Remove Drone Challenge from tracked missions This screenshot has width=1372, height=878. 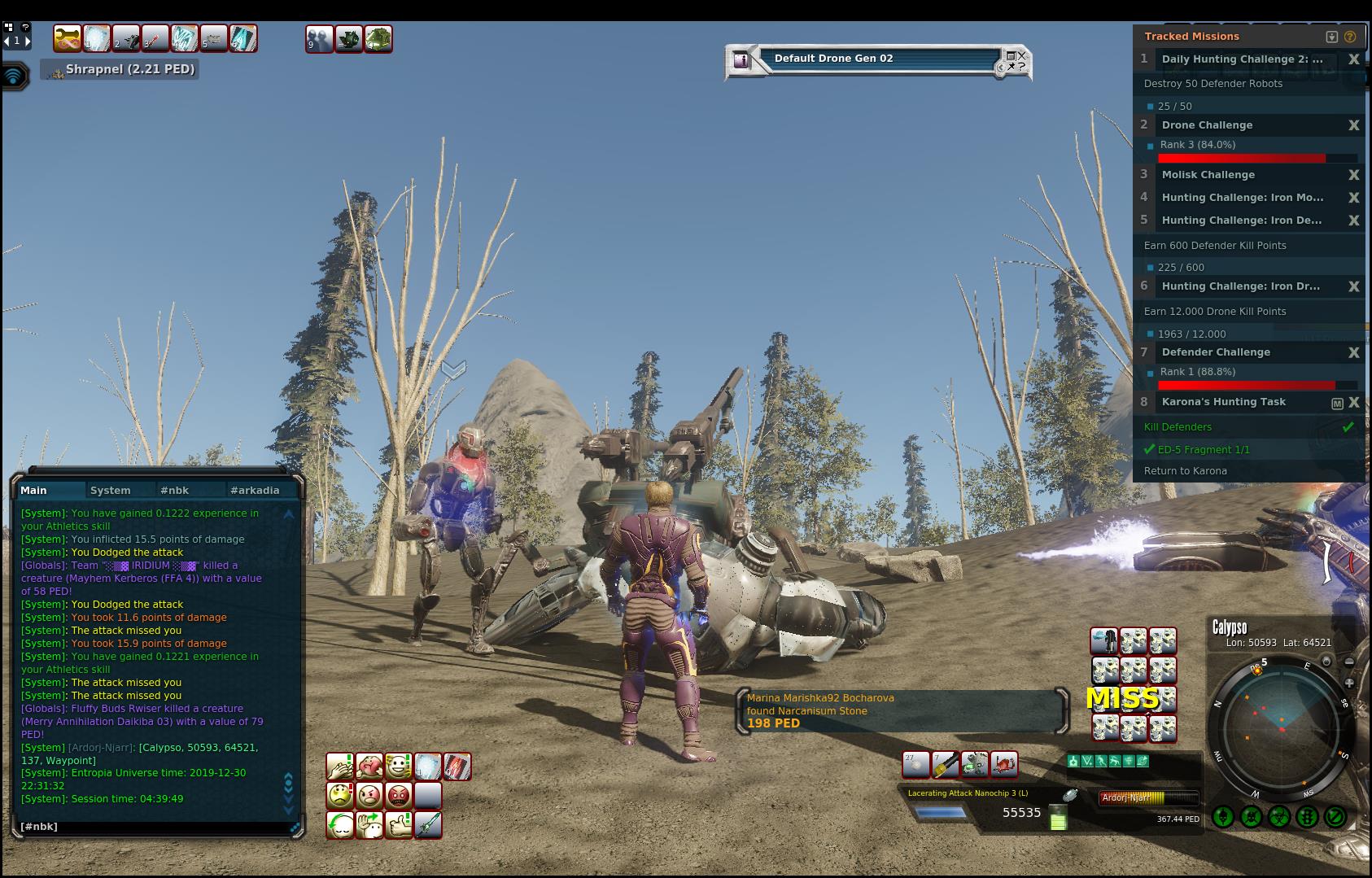pos(1353,125)
